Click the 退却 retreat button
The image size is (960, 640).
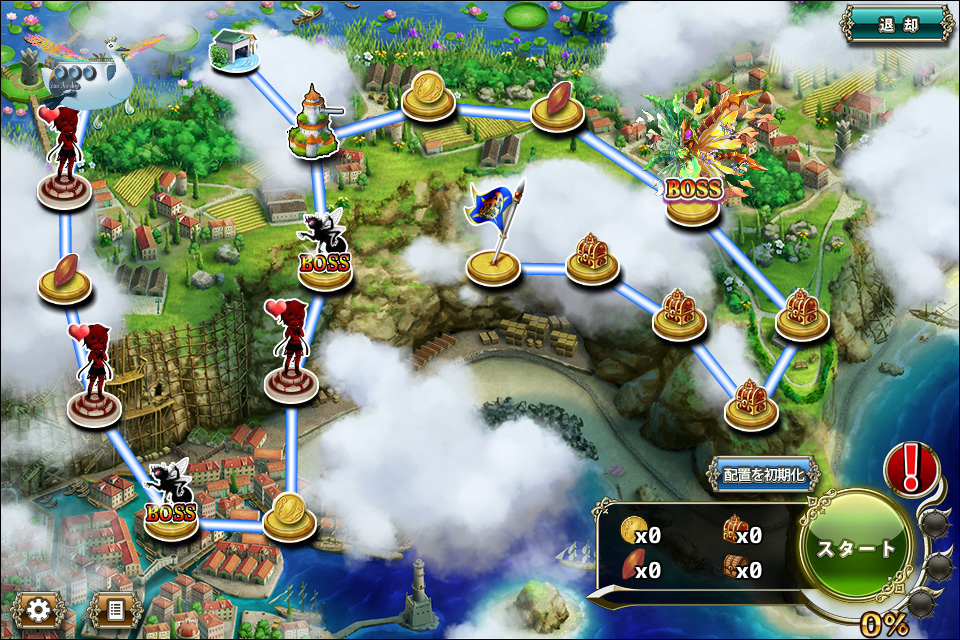pos(896,24)
